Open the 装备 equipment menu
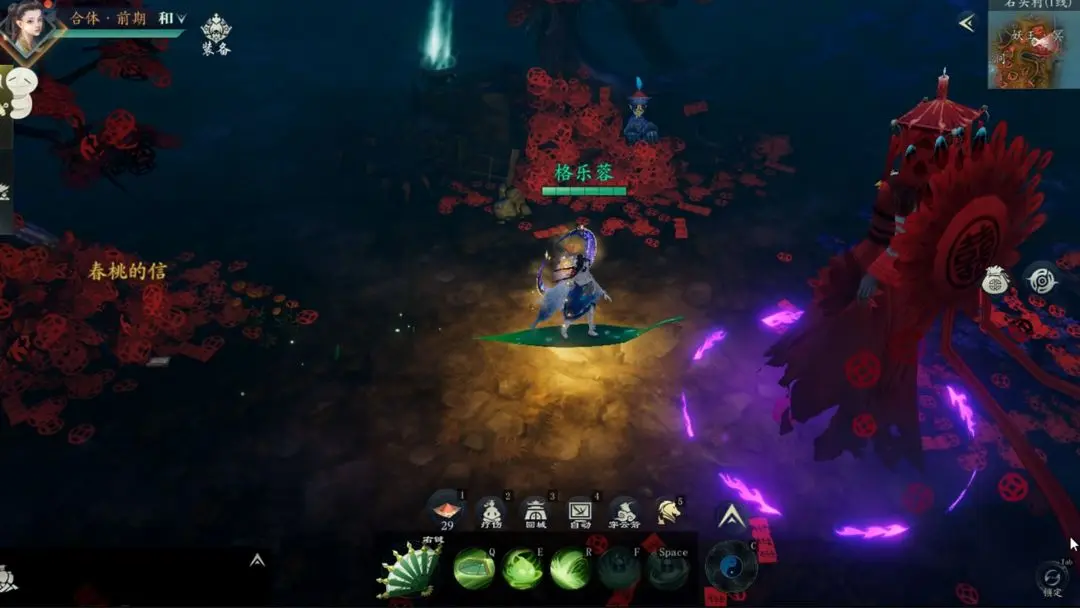Image resolution: width=1080 pixels, height=608 pixels. [216, 34]
